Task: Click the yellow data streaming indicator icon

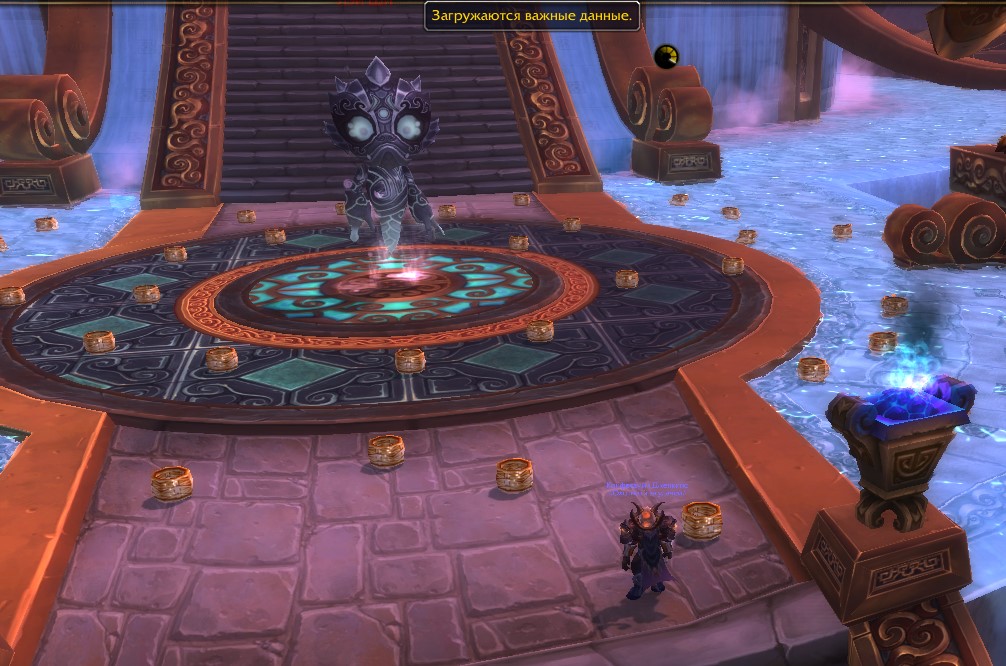Action: pos(666,57)
